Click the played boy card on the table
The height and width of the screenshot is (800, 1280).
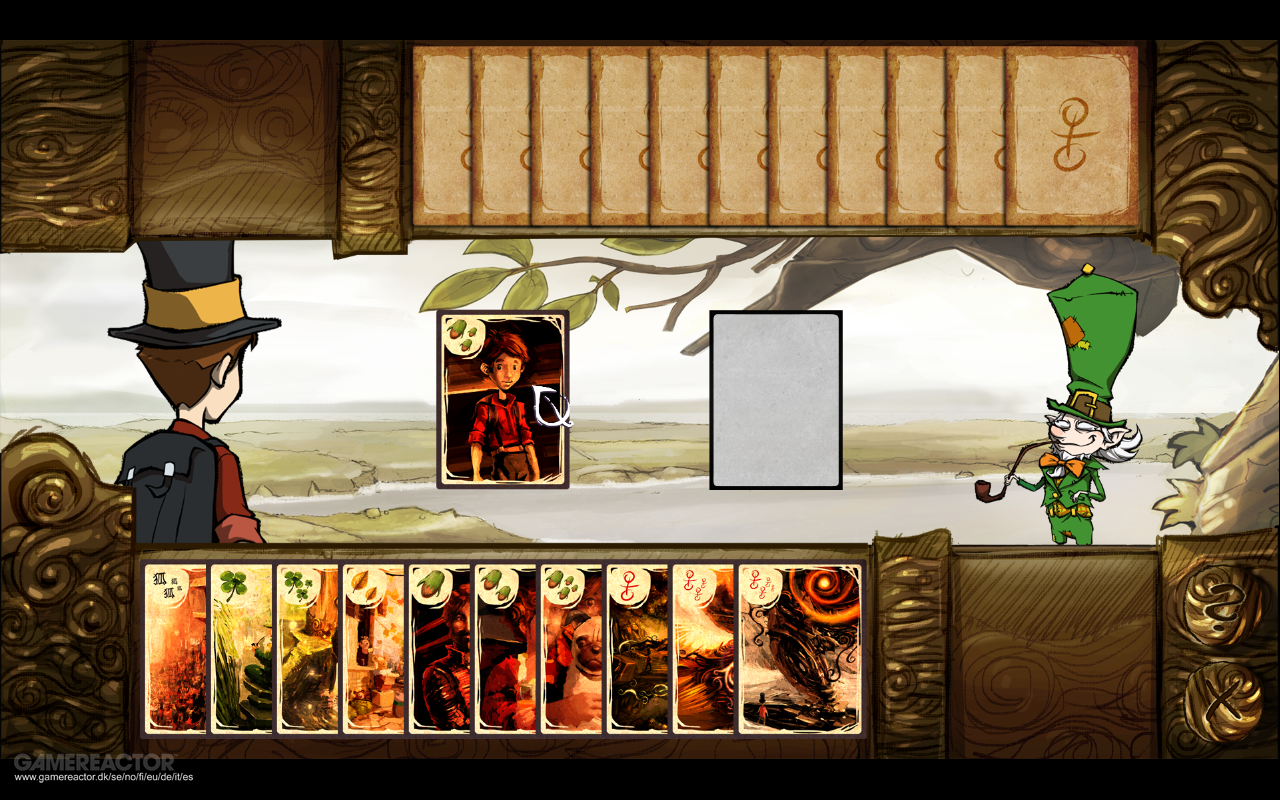click(502, 399)
